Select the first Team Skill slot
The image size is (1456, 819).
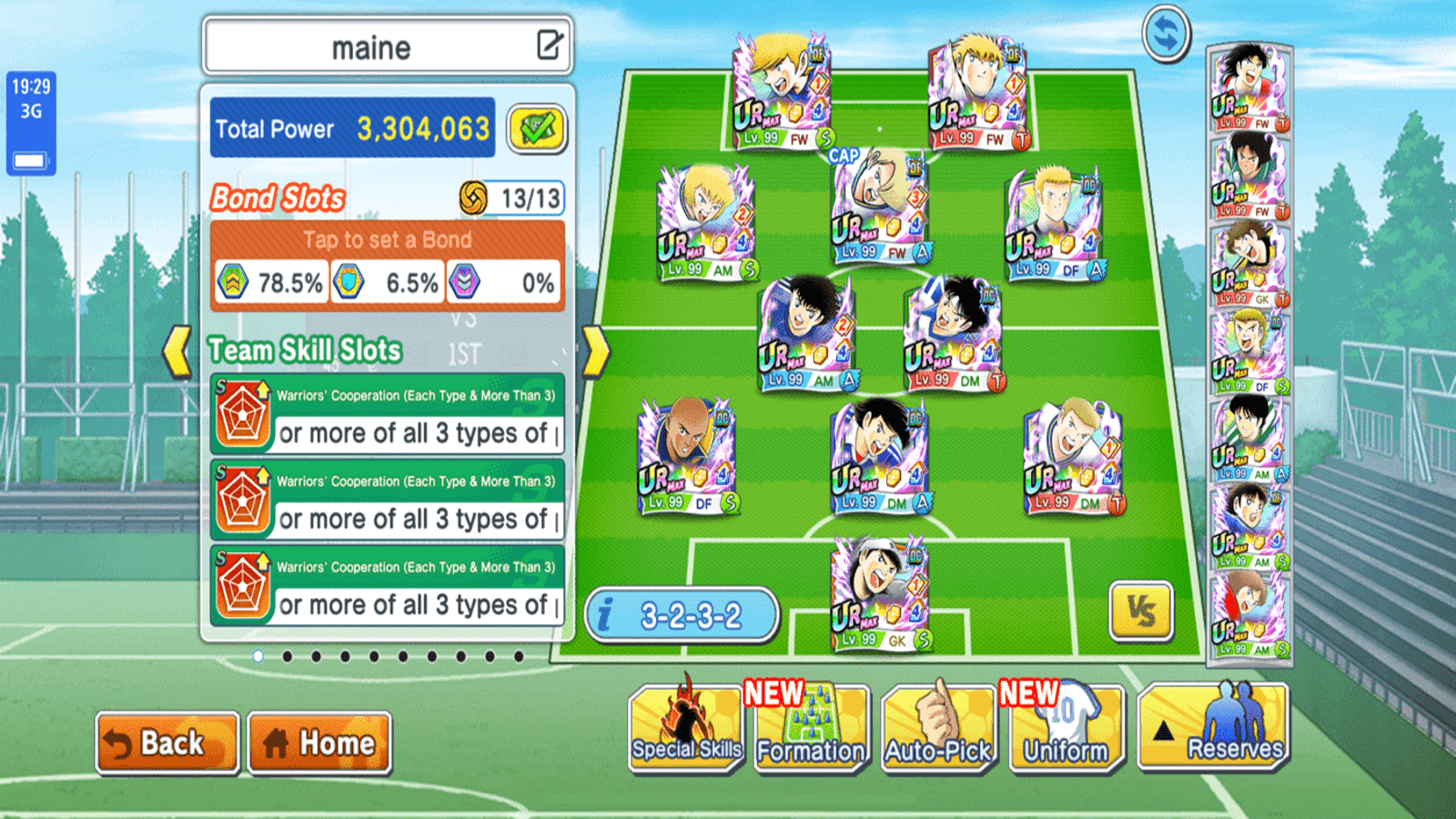[x=388, y=414]
